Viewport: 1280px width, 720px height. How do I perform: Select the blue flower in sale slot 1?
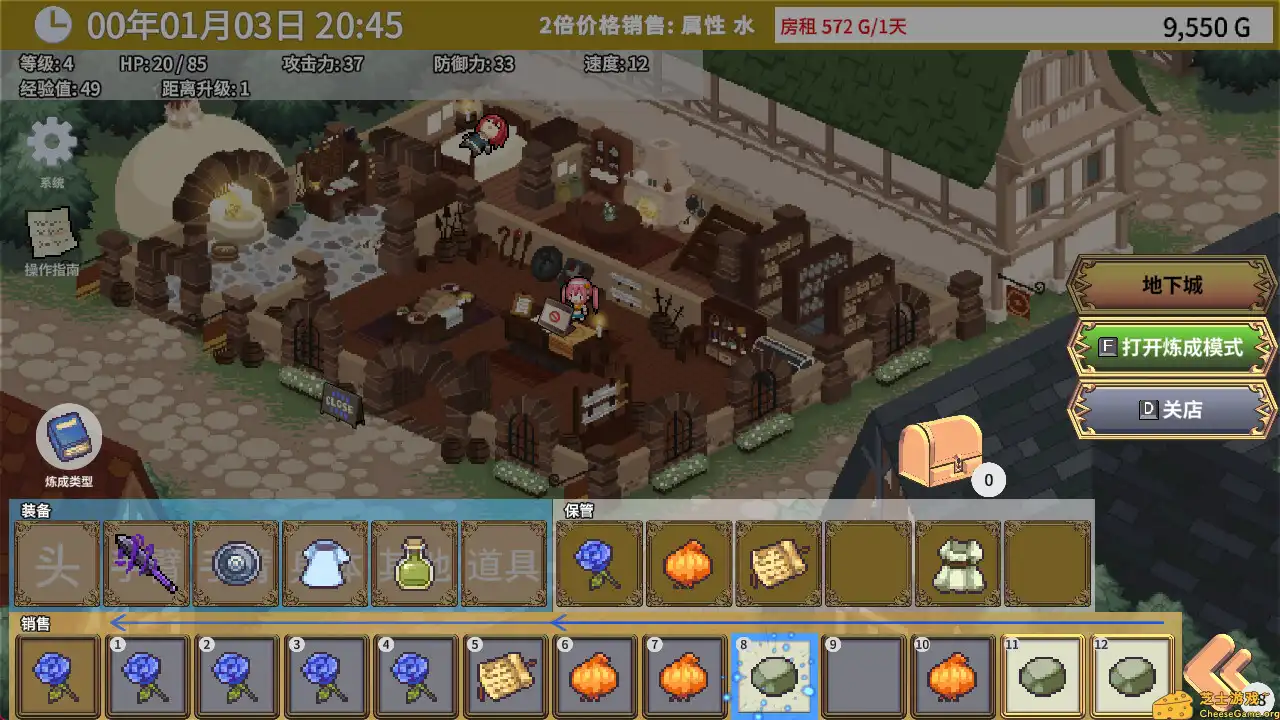(x=147, y=675)
